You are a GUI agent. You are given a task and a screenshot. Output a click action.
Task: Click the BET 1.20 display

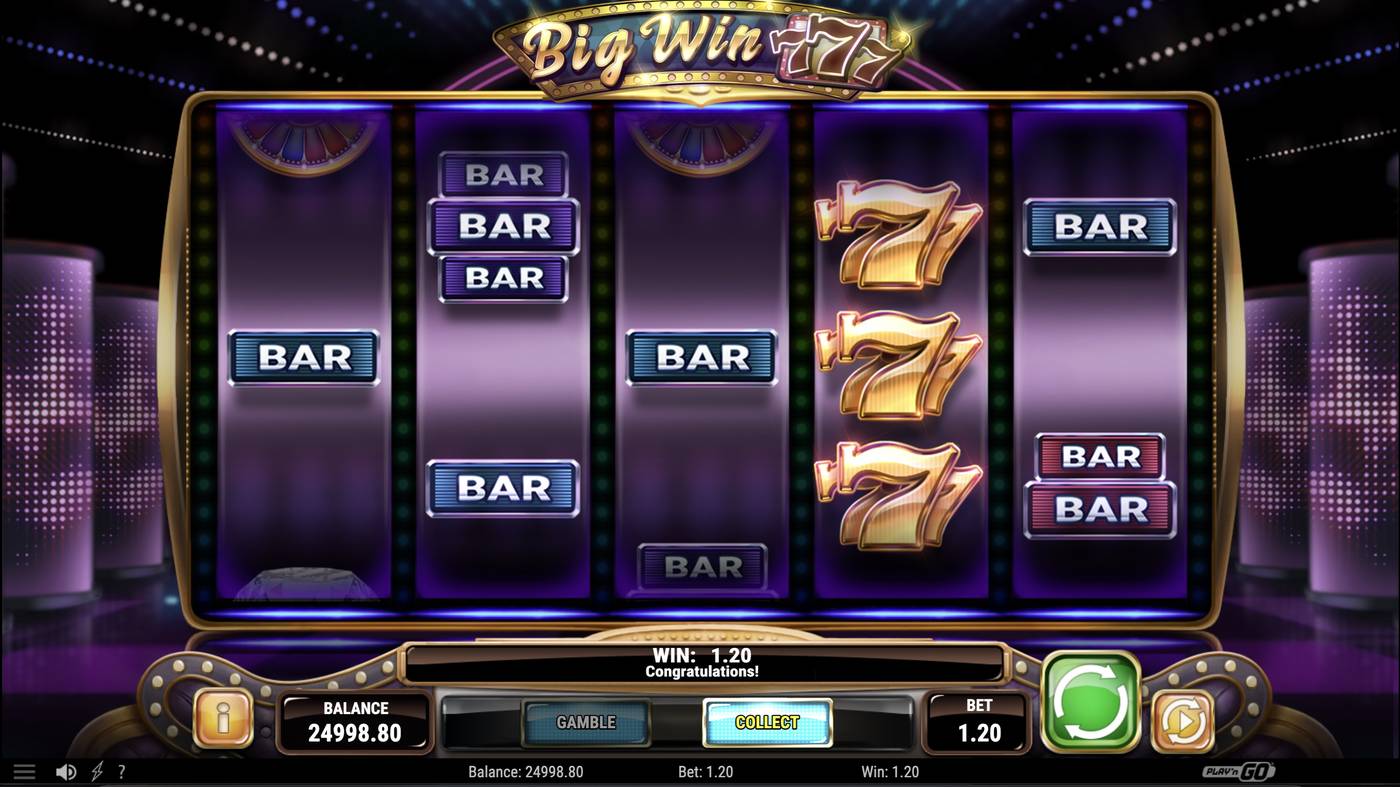click(x=977, y=722)
